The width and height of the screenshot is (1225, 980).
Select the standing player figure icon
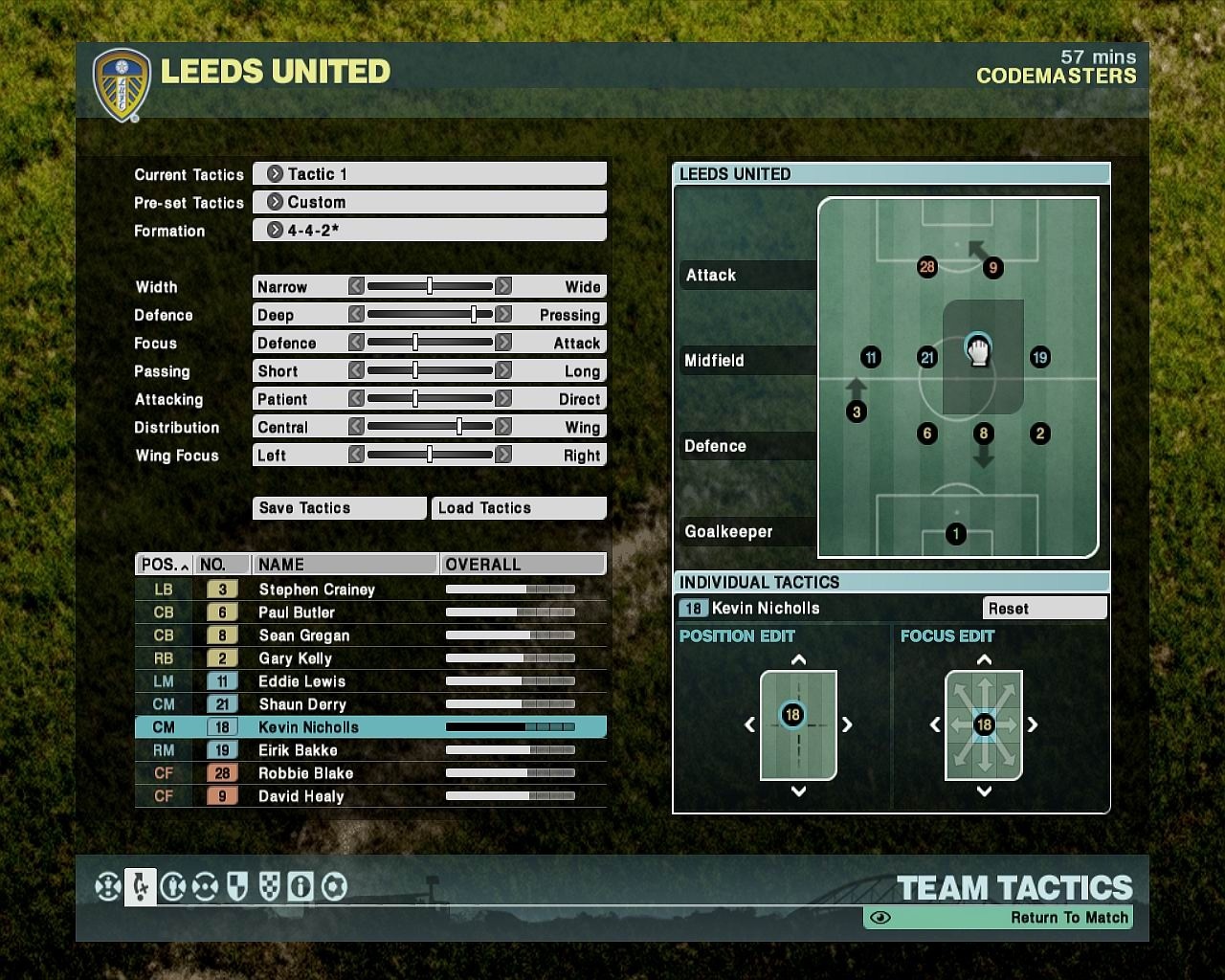point(172,887)
